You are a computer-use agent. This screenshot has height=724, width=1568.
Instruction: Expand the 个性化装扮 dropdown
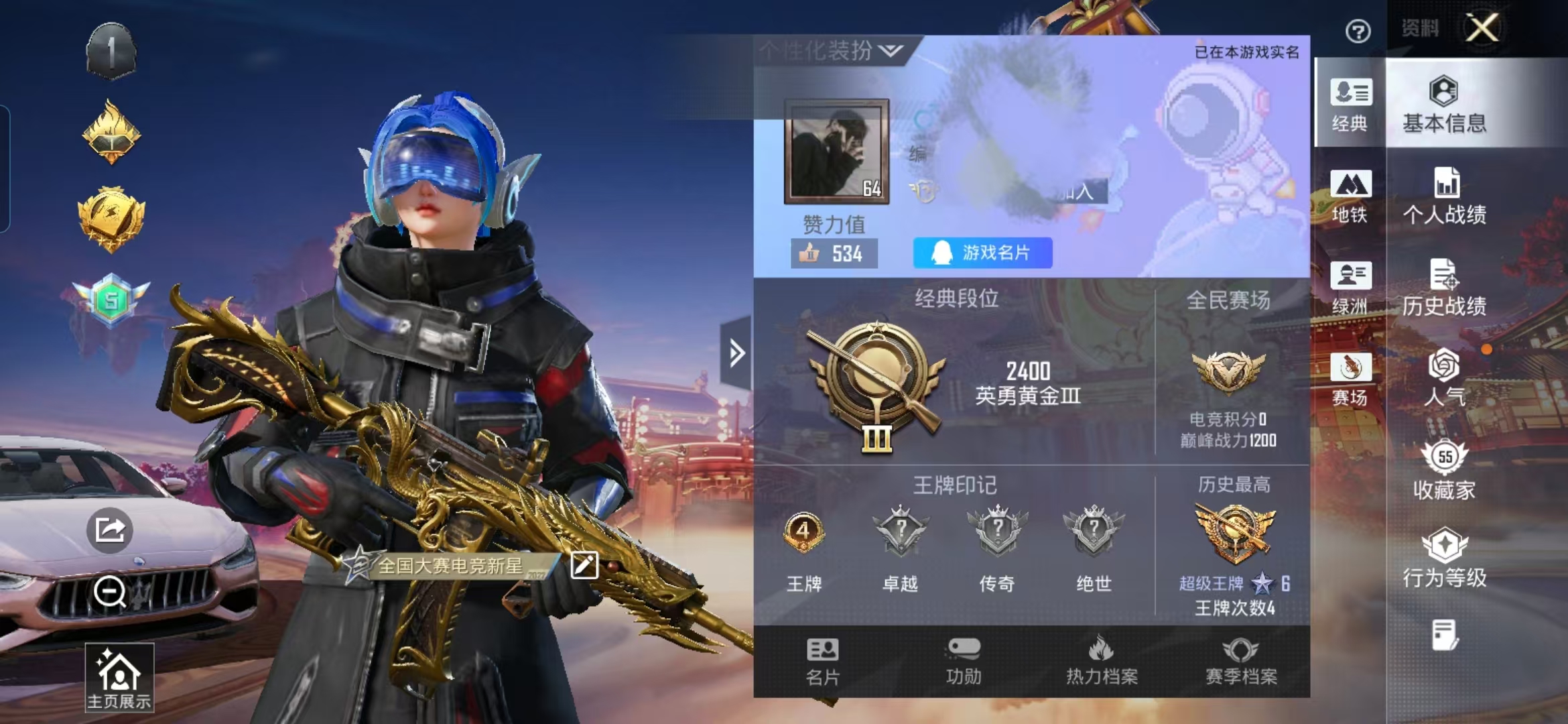831,50
